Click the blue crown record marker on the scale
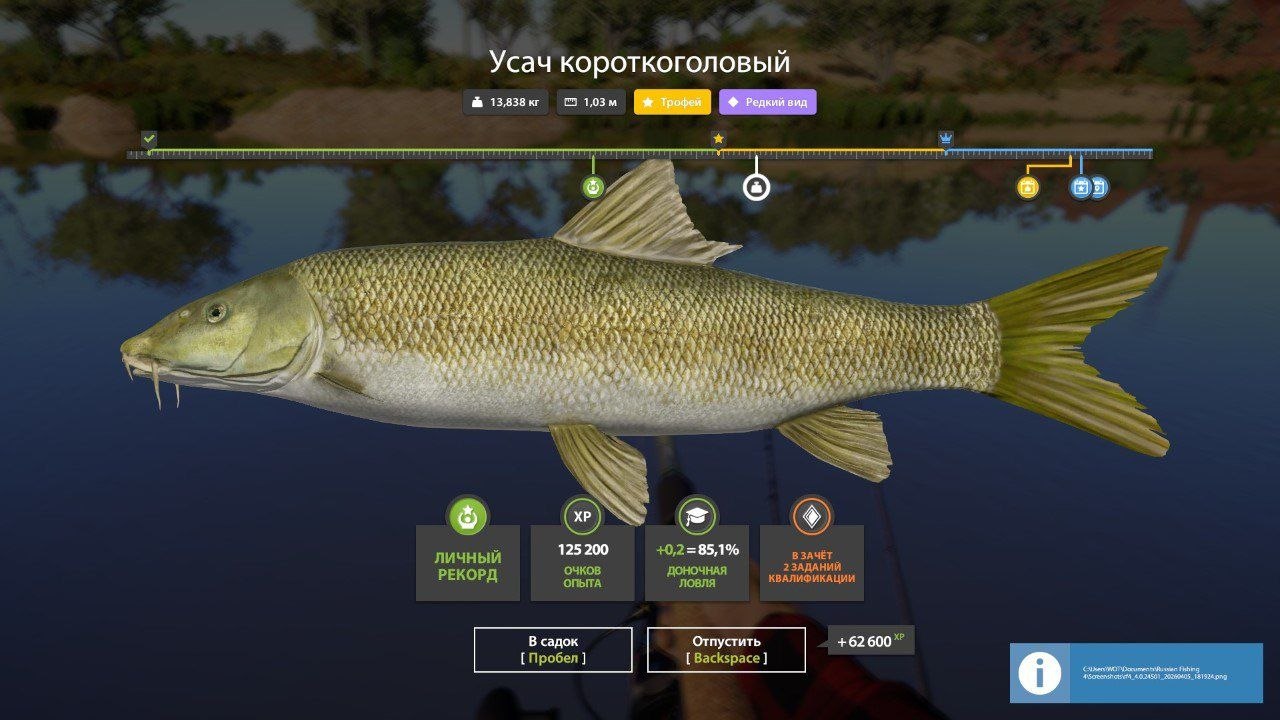Image resolution: width=1280 pixels, height=720 pixels. [x=944, y=139]
